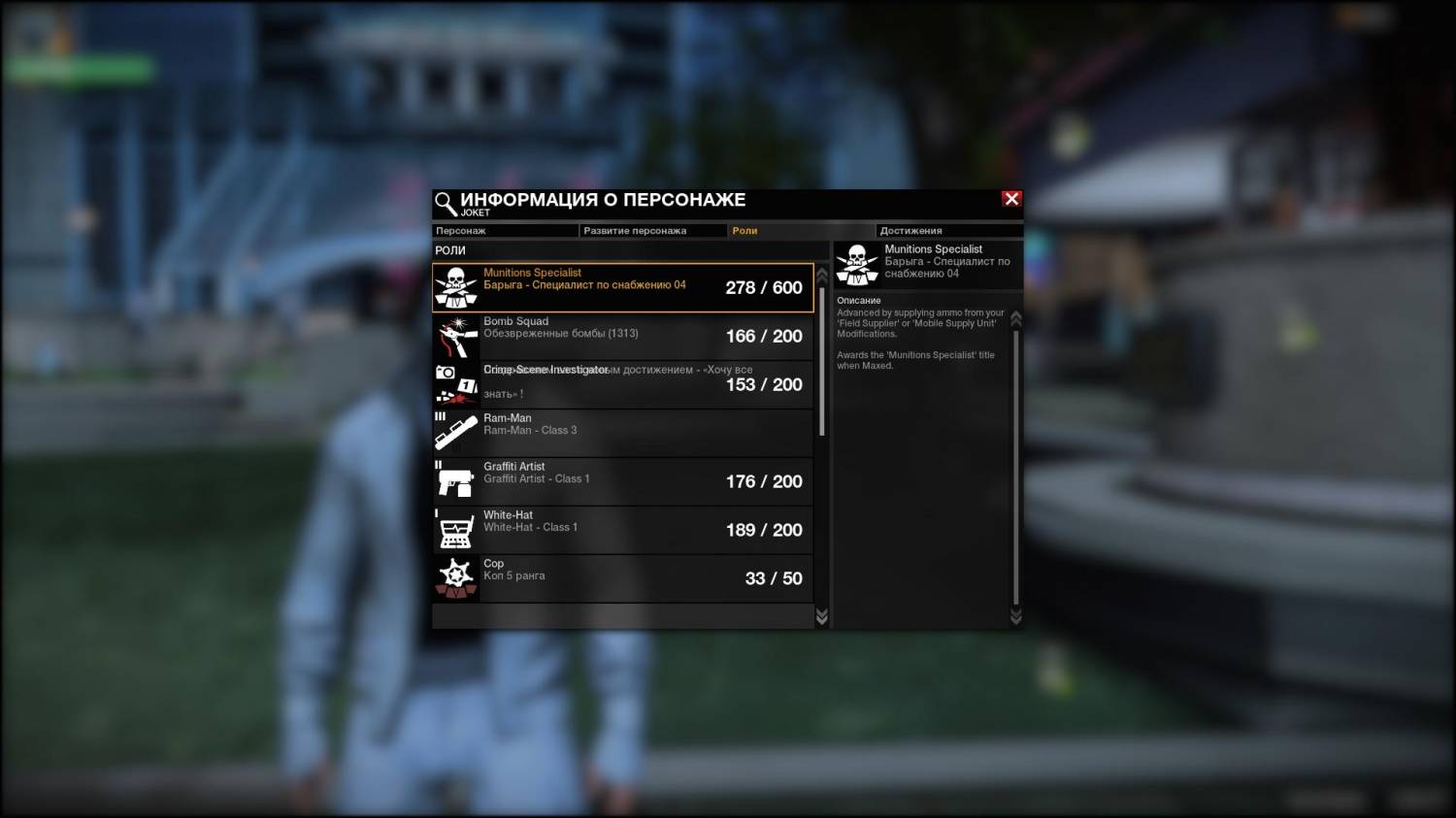Choose the Bomb Squad role row
Image resolution: width=1456 pixels, height=818 pixels.
(622, 336)
